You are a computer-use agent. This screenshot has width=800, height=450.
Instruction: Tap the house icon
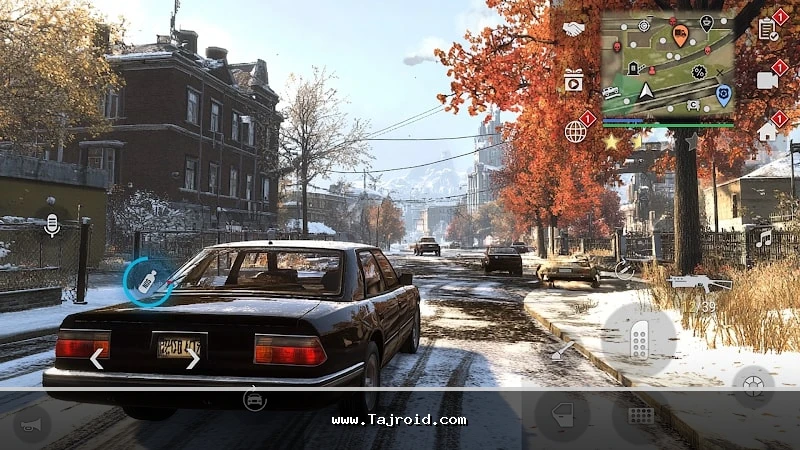click(x=767, y=131)
